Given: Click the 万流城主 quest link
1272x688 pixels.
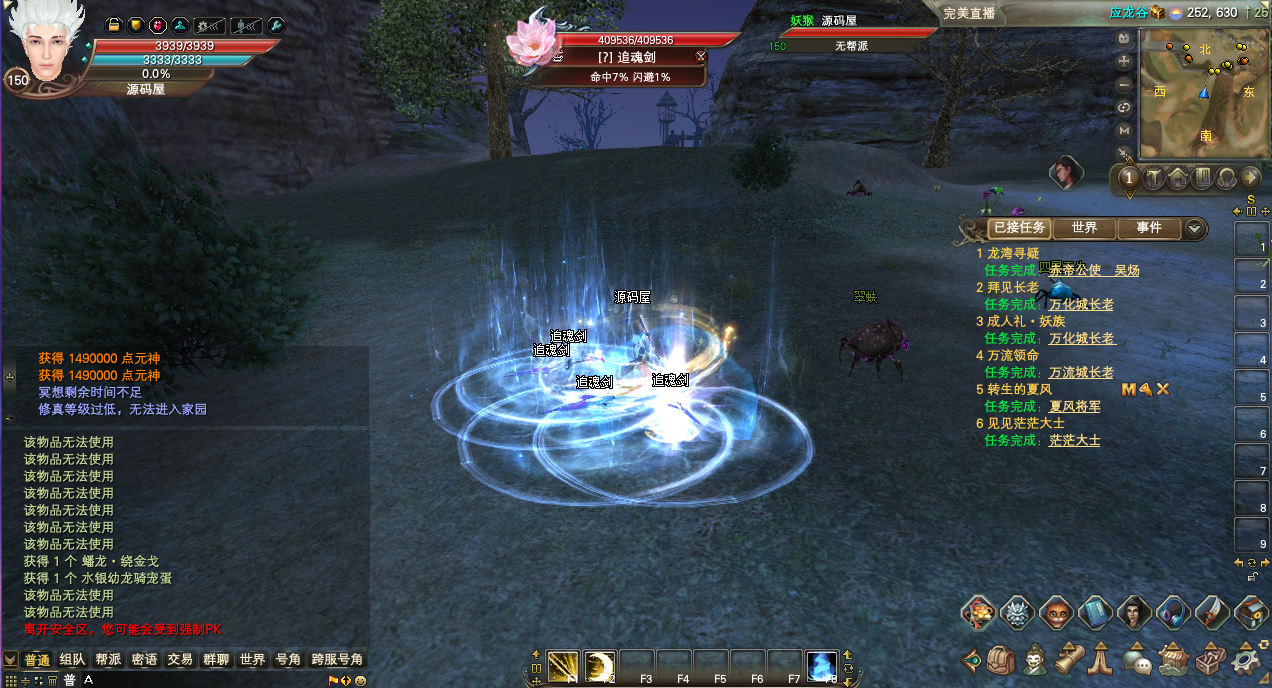Looking at the screenshot, I should pyautogui.click(x=1081, y=372).
